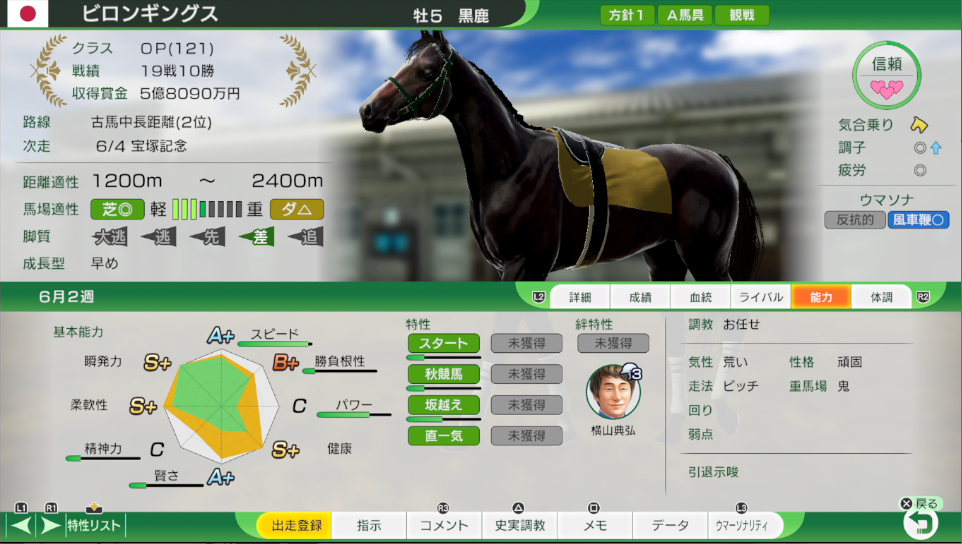Select the A馬具 equipment button
The image size is (962, 544).
click(686, 15)
